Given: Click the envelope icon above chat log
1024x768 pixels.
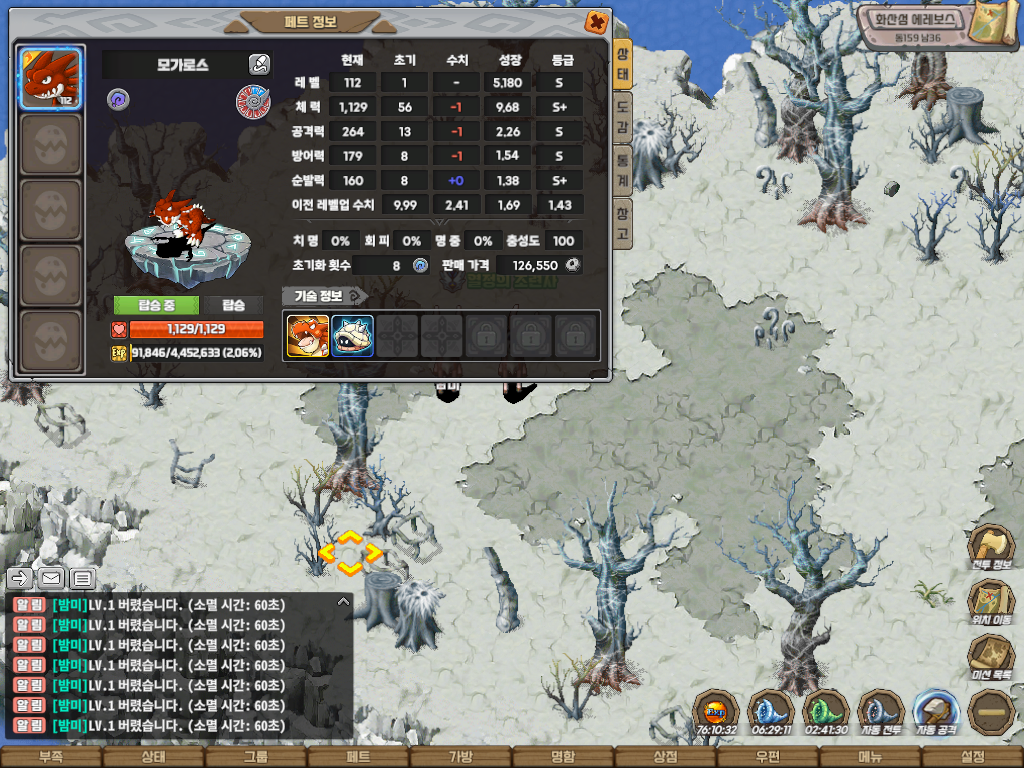Looking at the screenshot, I should 51,578.
